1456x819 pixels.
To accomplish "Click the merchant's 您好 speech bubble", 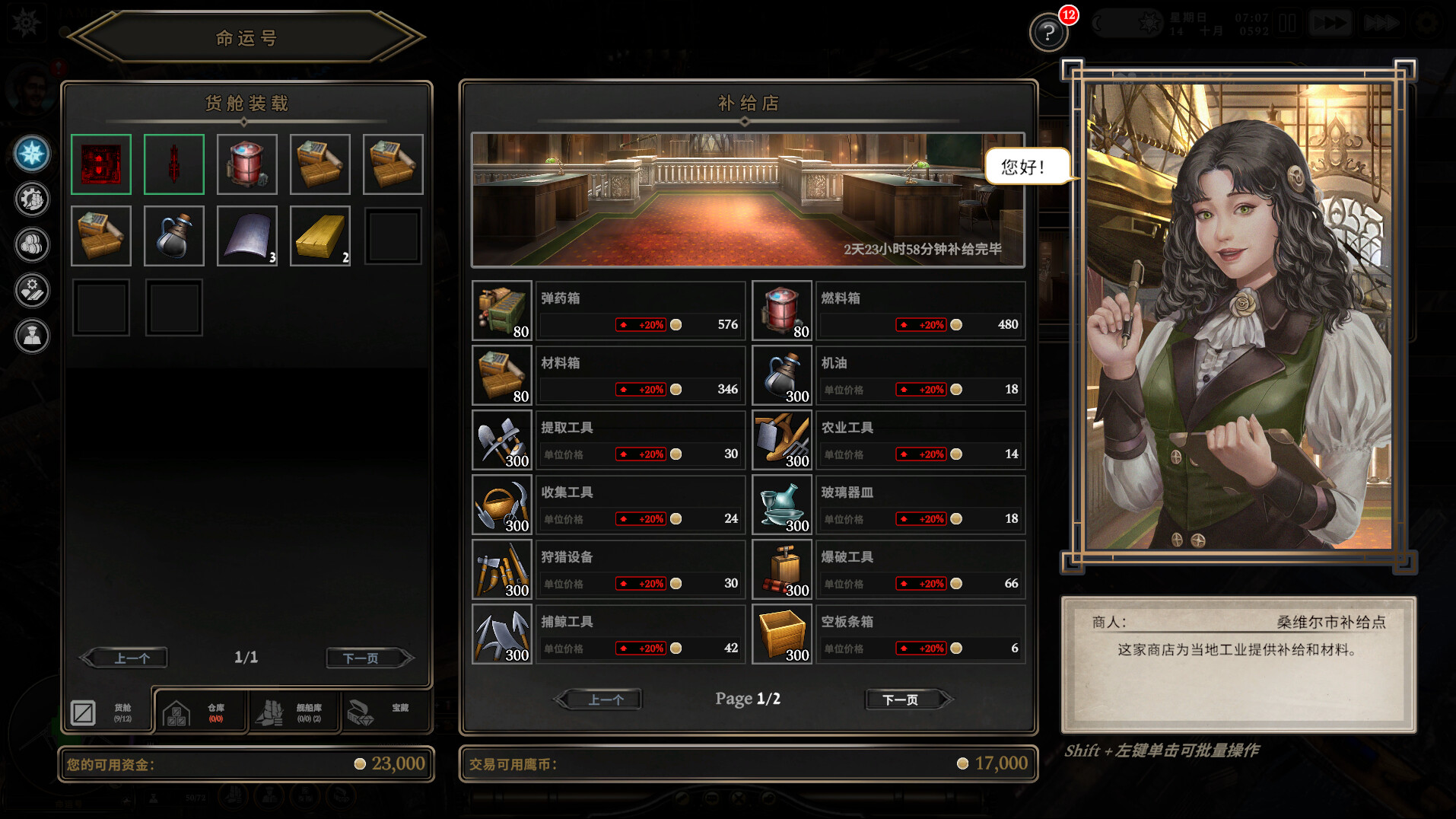I will coord(1026,165).
